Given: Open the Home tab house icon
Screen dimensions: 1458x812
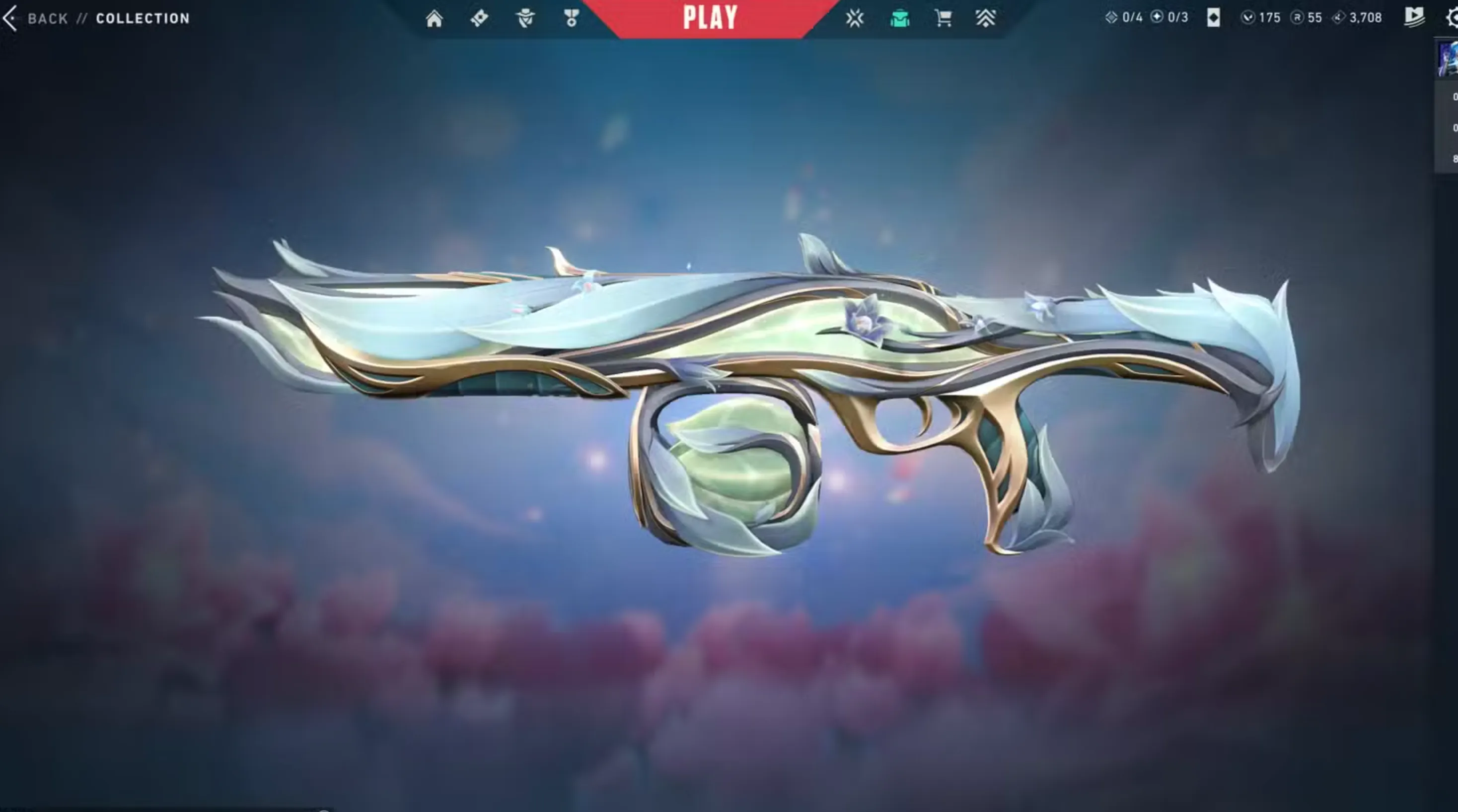Looking at the screenshot, I should (434, 19).
